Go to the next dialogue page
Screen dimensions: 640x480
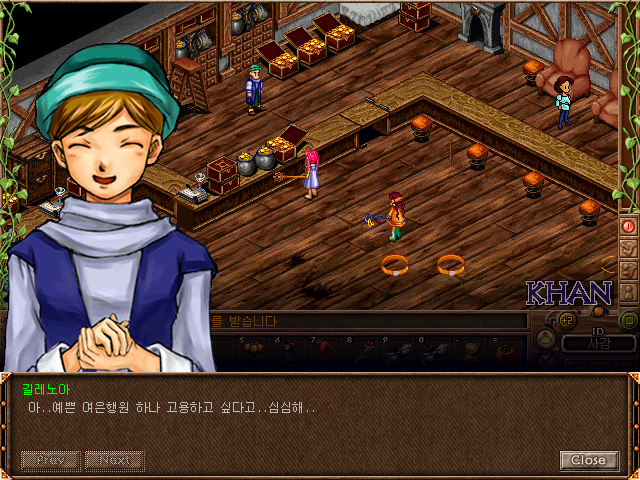click(x=114, y=460)
